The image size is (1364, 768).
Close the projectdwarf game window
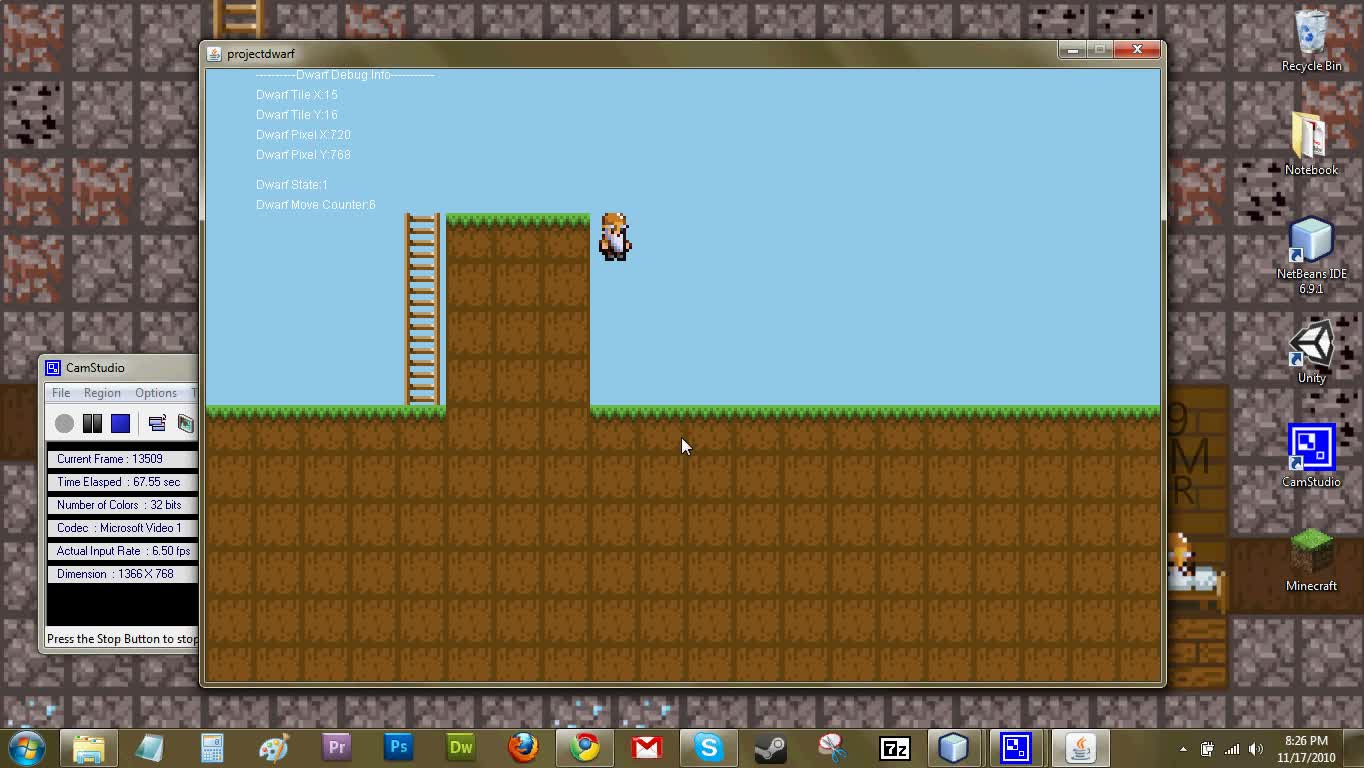click(x=1137, y=50)
